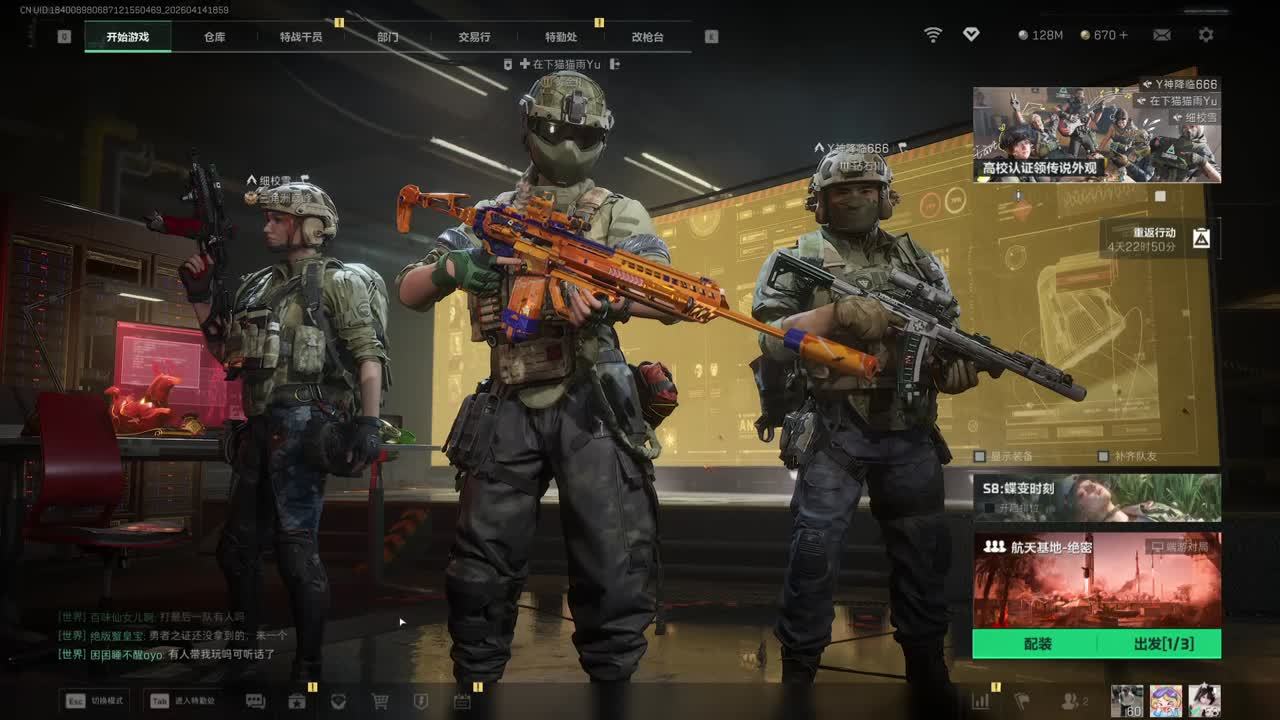Toggle the 显示装备 checkbox

(981, 456)
